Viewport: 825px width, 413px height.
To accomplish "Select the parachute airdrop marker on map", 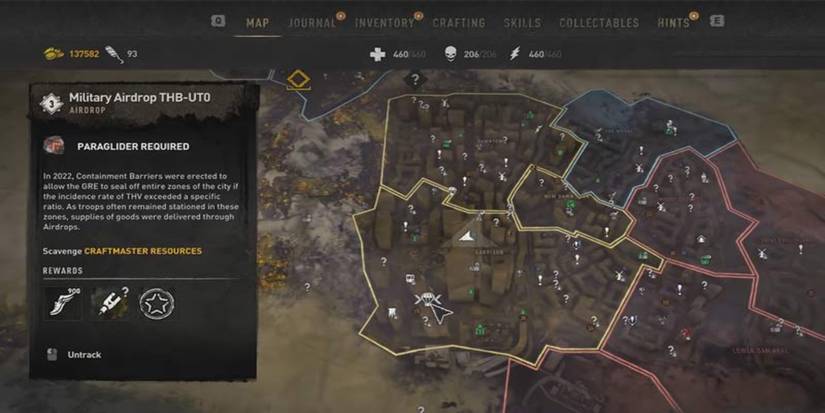I will click(x=424, y=300).
